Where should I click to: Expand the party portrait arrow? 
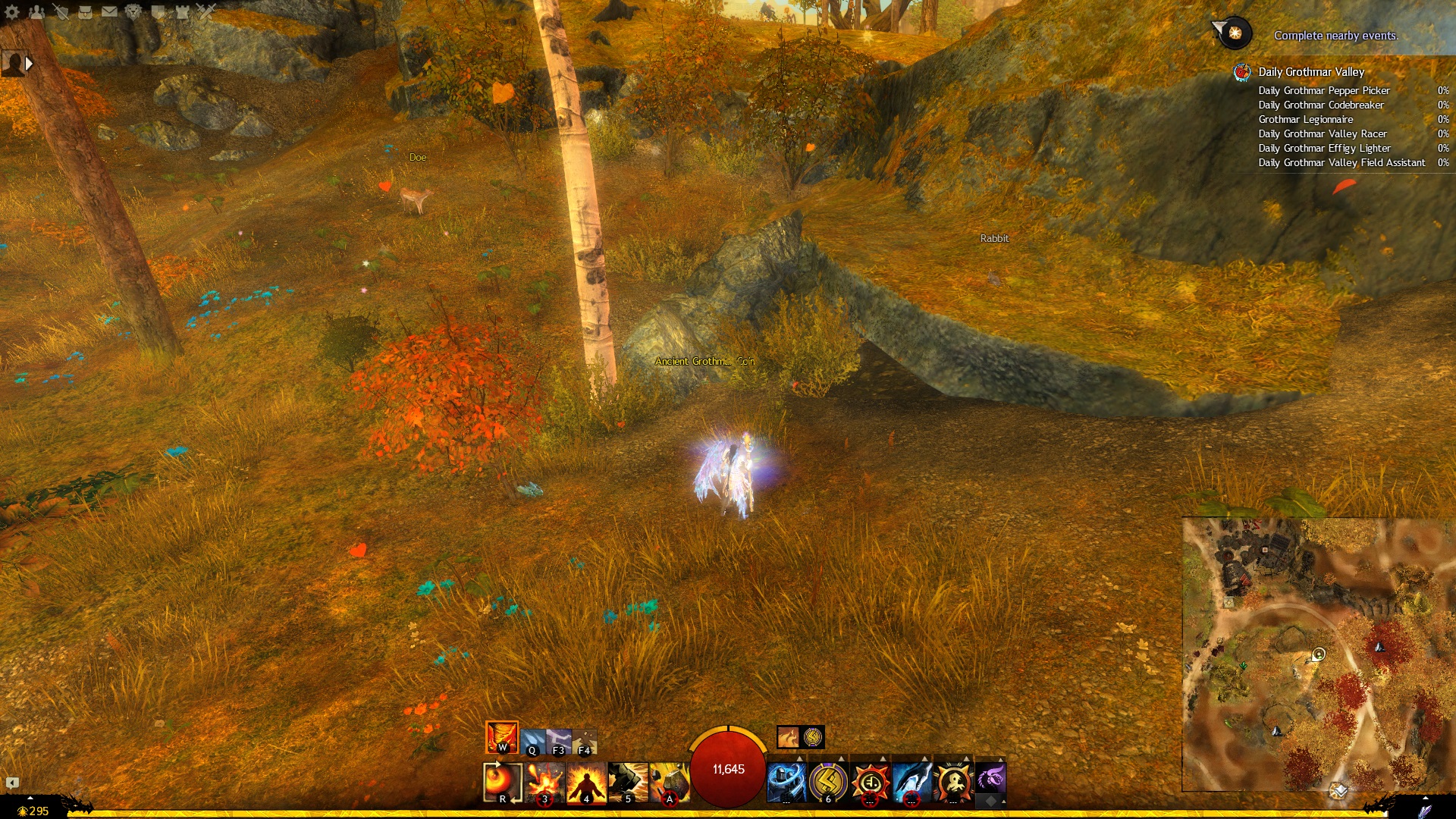29,64
